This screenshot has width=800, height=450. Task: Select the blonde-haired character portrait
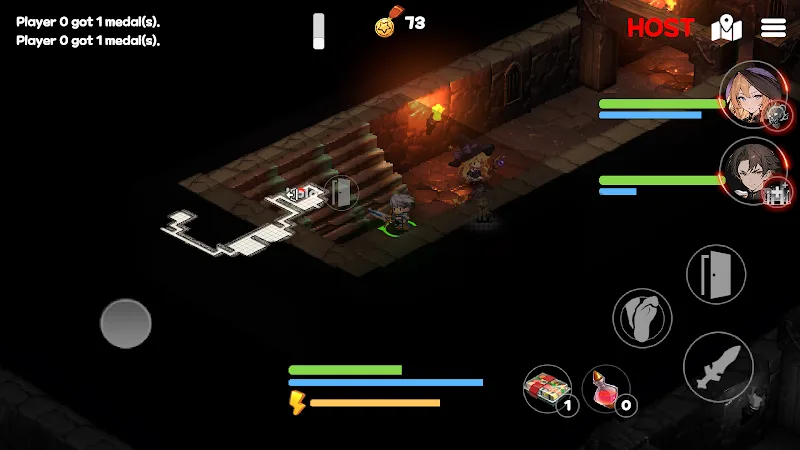(x=750, y=95)
